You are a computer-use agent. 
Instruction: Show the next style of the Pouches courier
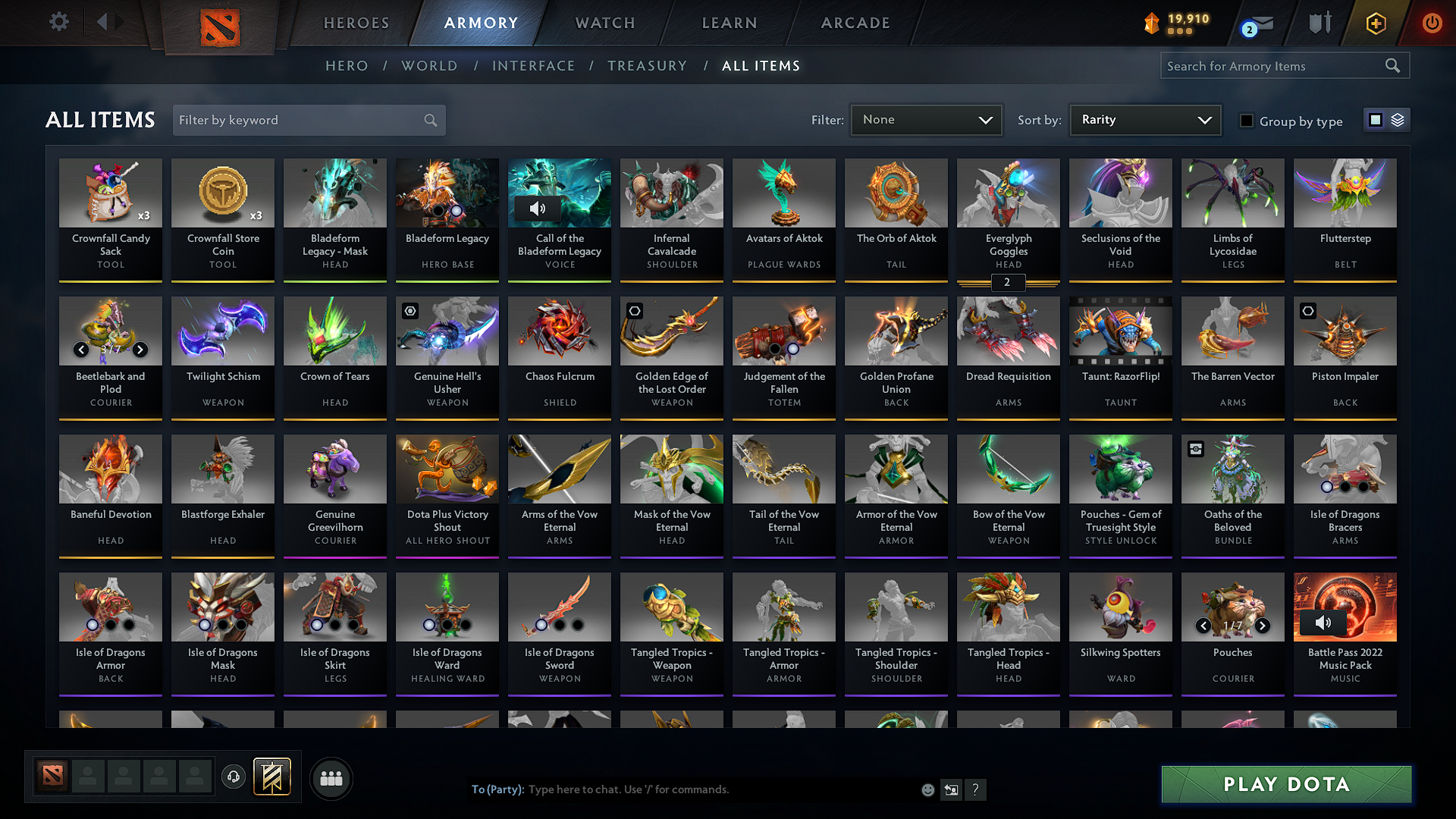(x=1263, y=626)
